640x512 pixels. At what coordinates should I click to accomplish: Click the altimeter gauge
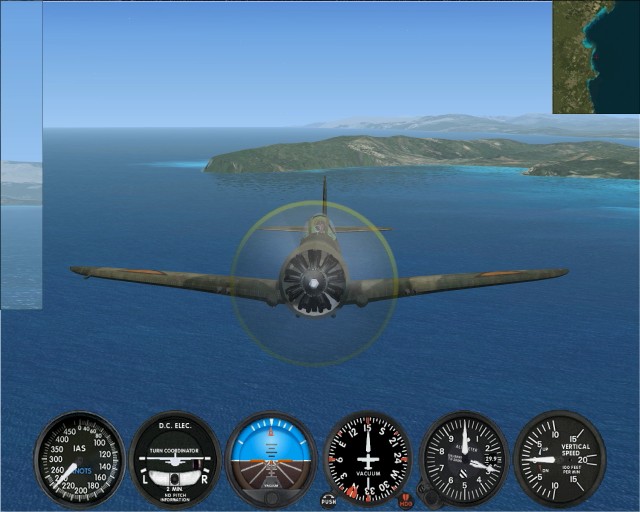click(464, 460)
